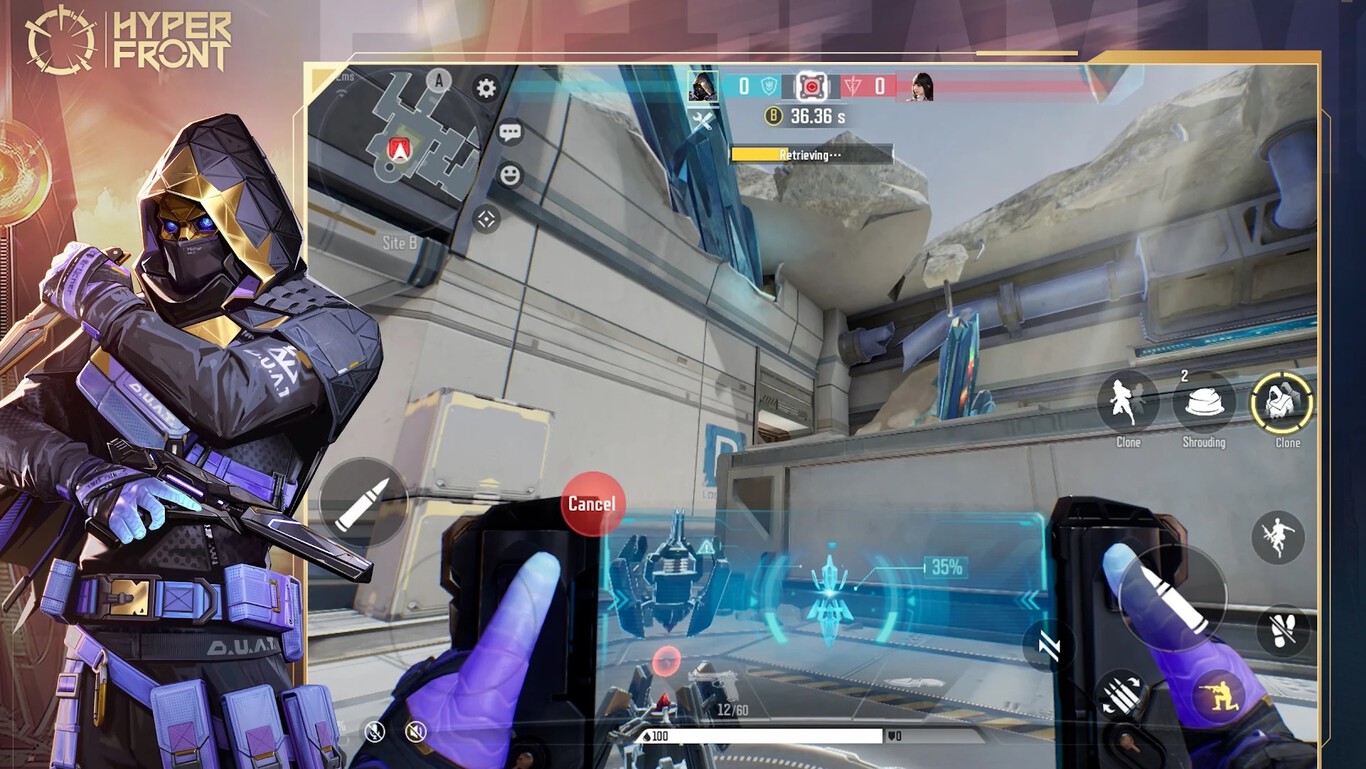
Task: Fire using the left bullet button
Action: pos(363,502)
